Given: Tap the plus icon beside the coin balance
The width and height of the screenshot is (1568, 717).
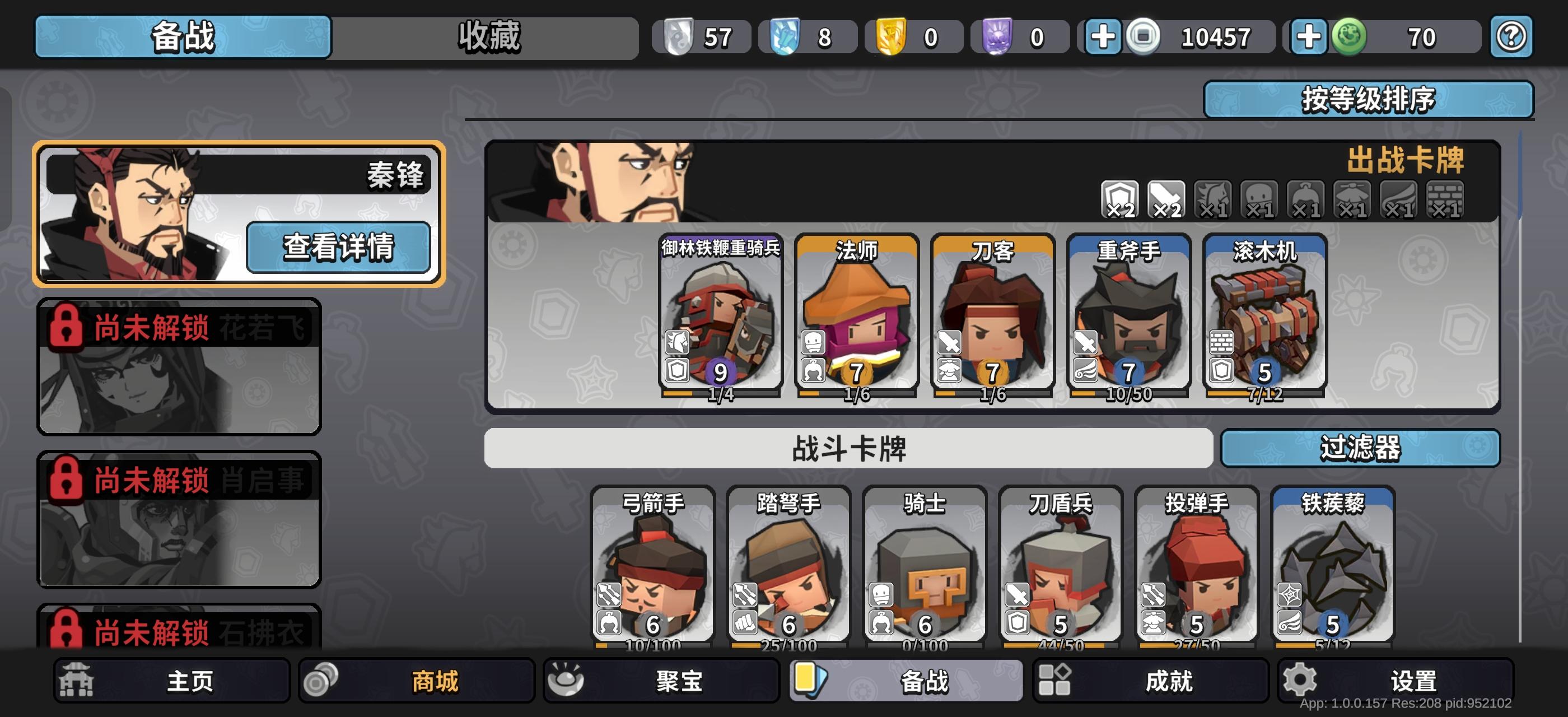Looking at the screenshot, I should (1102, 37).
